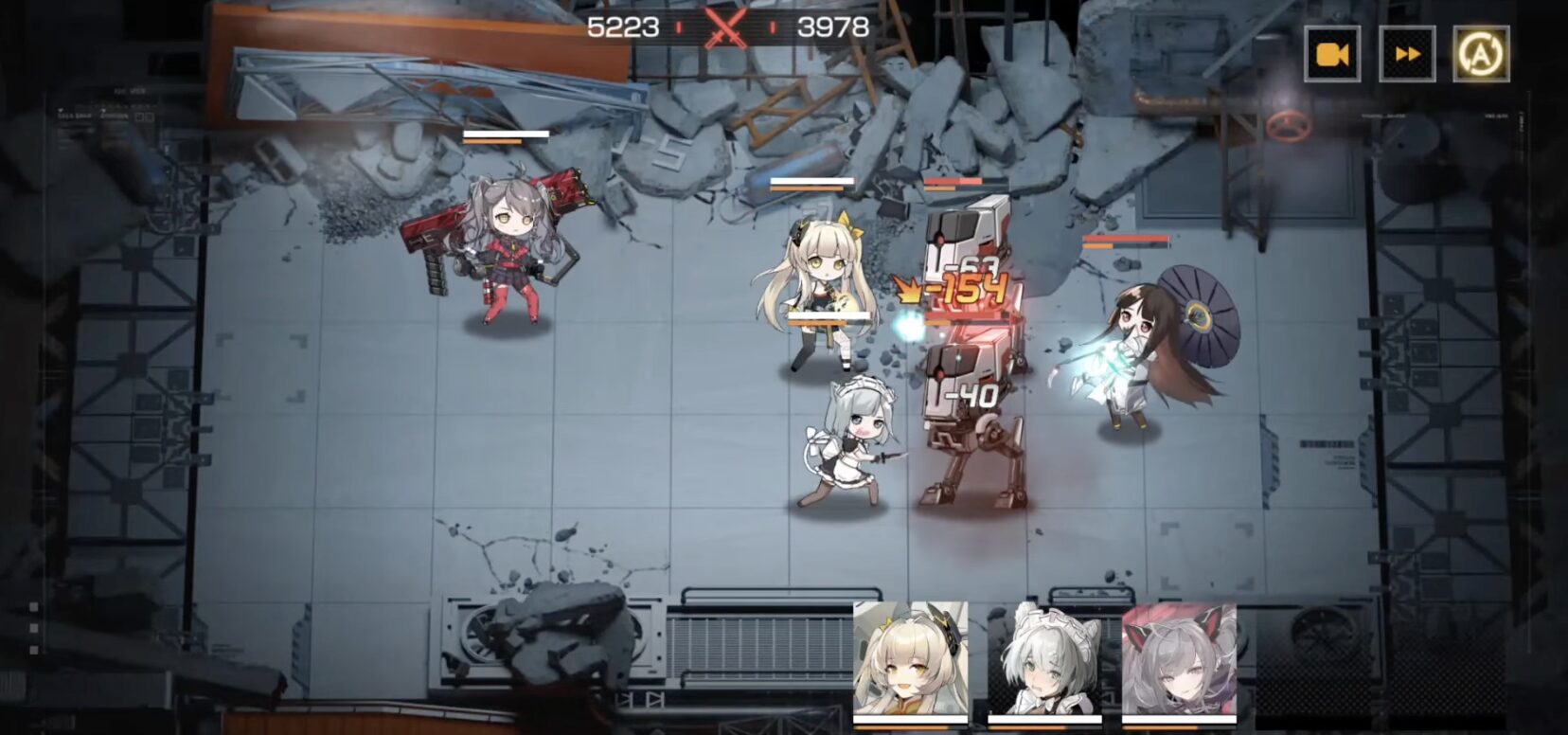Use the silver-haired maid's skill portrait
1568x735 pixels.
(1044, 659)
